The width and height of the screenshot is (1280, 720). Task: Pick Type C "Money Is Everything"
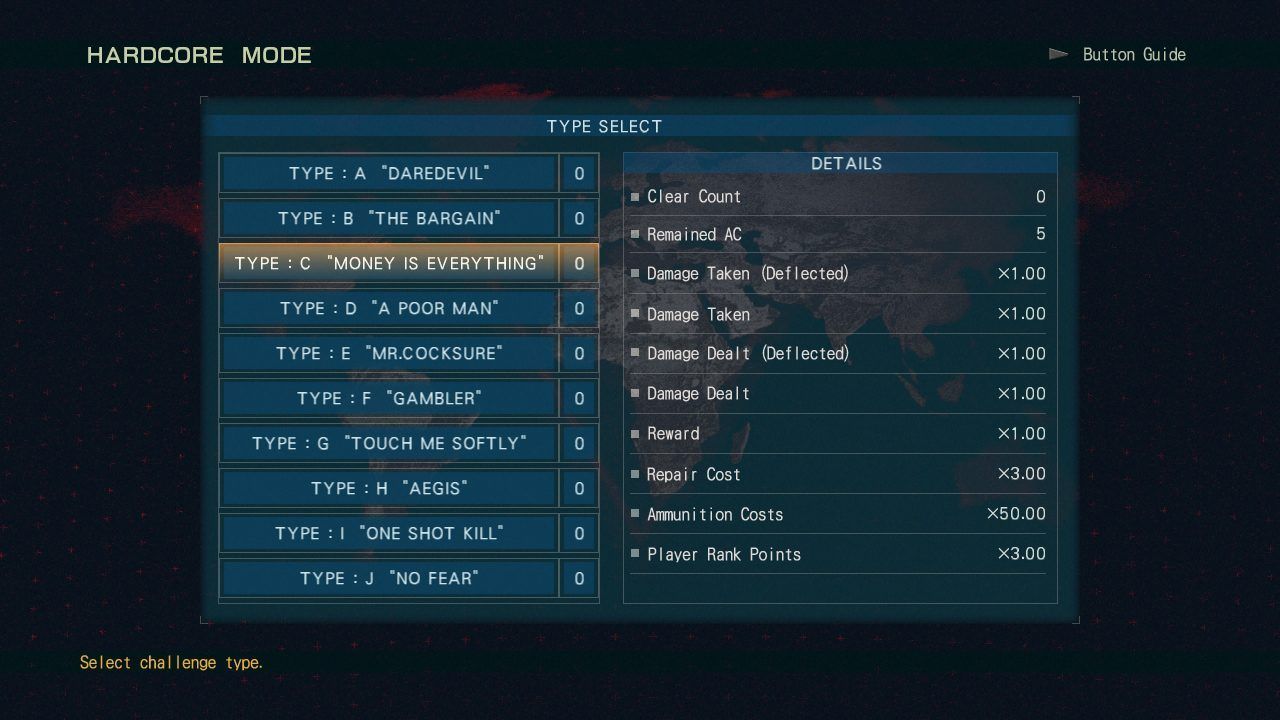pos(389,263)
